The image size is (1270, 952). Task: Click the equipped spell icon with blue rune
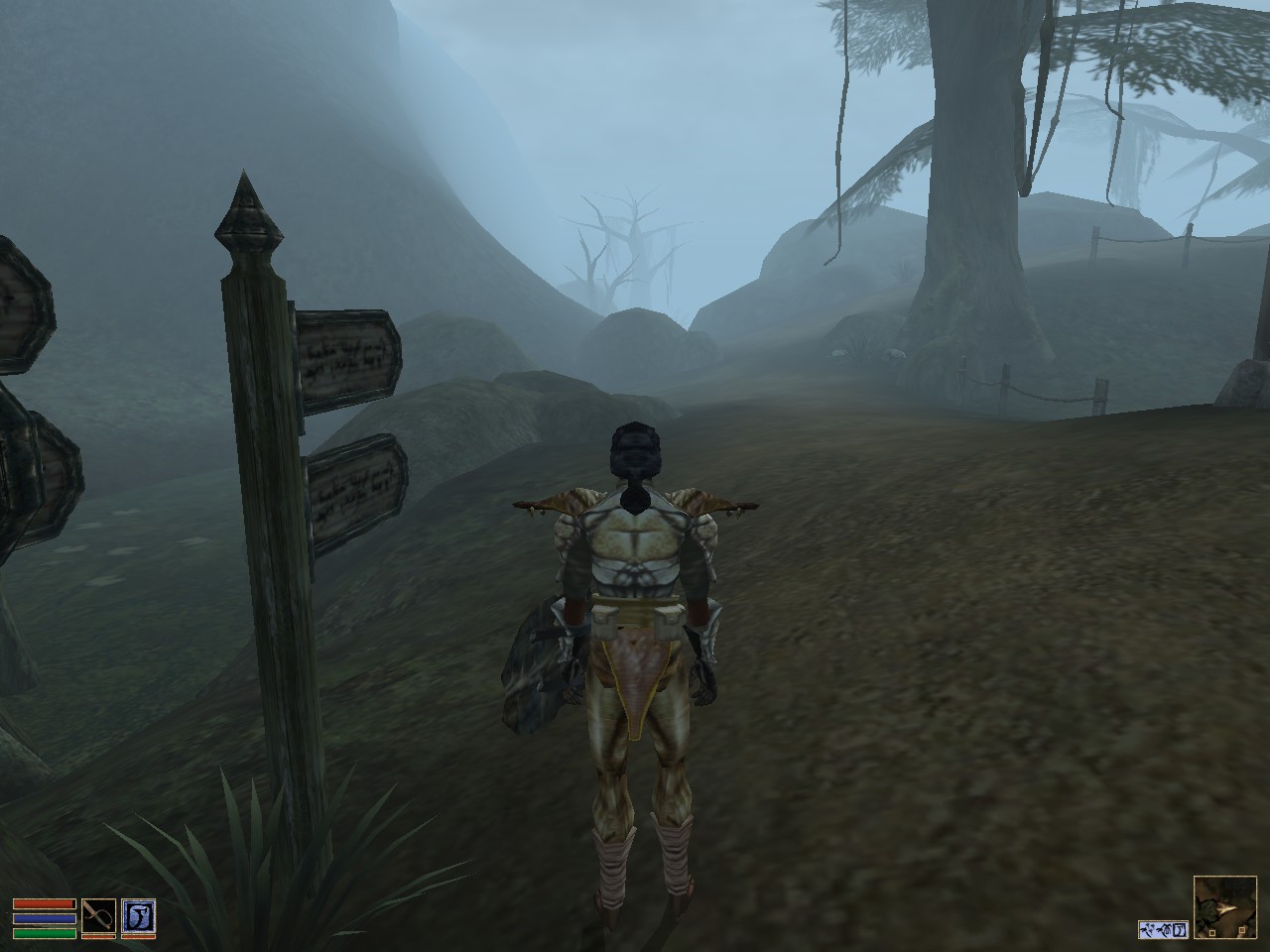(x=139, y=916)
